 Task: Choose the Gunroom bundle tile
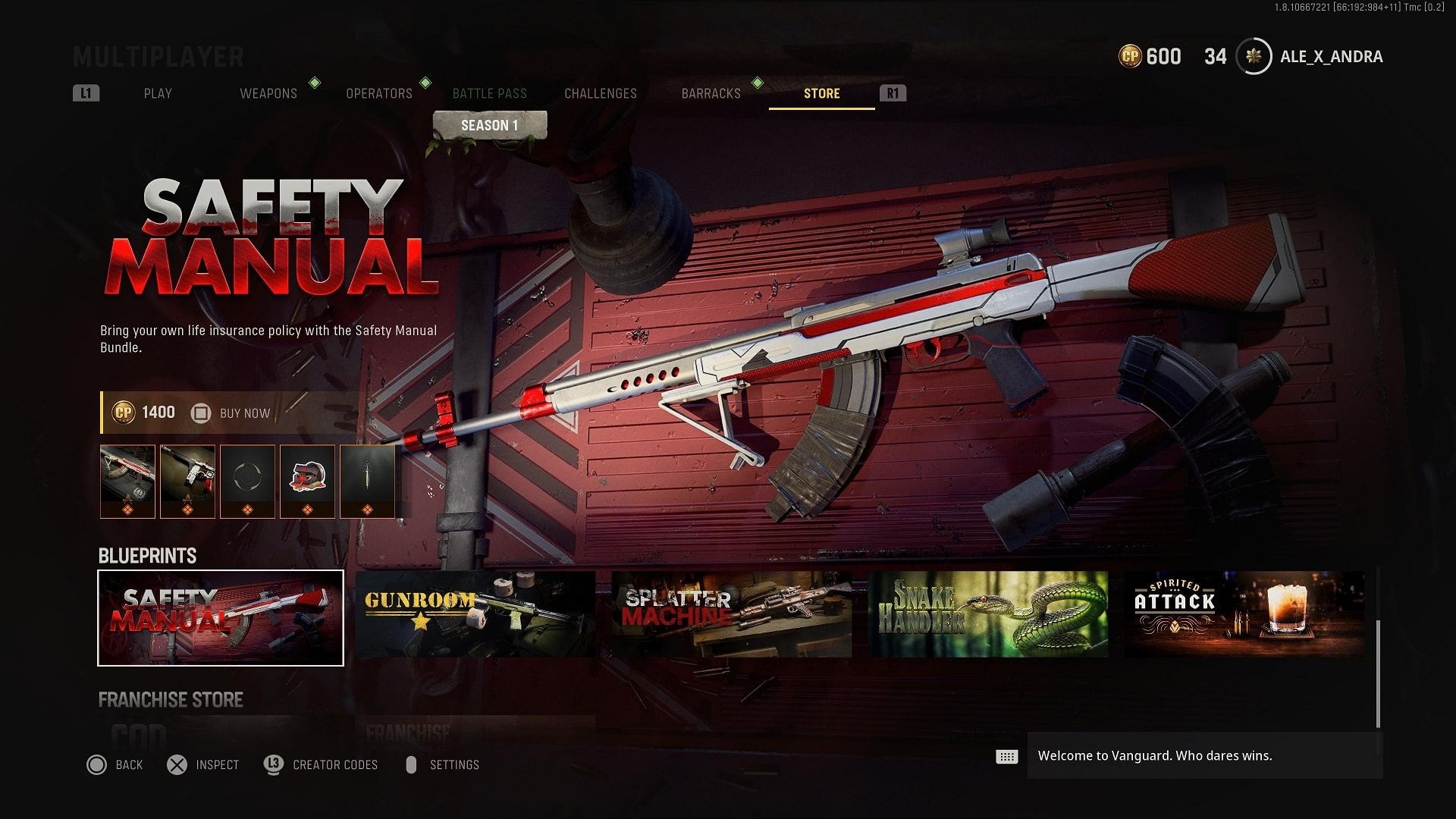(475, 615)
